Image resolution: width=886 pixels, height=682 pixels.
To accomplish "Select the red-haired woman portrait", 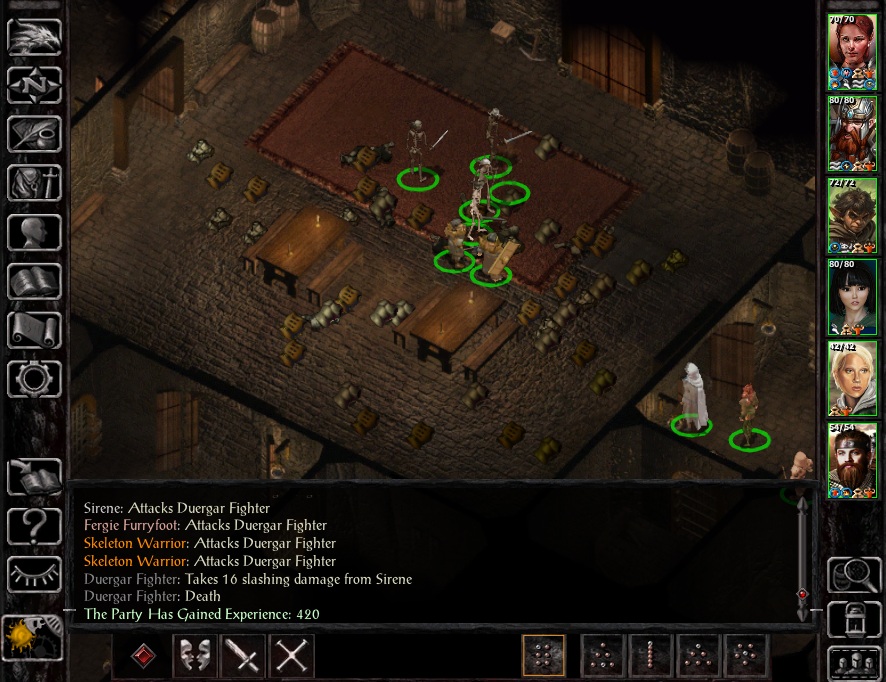I will (x=852, y=52).
